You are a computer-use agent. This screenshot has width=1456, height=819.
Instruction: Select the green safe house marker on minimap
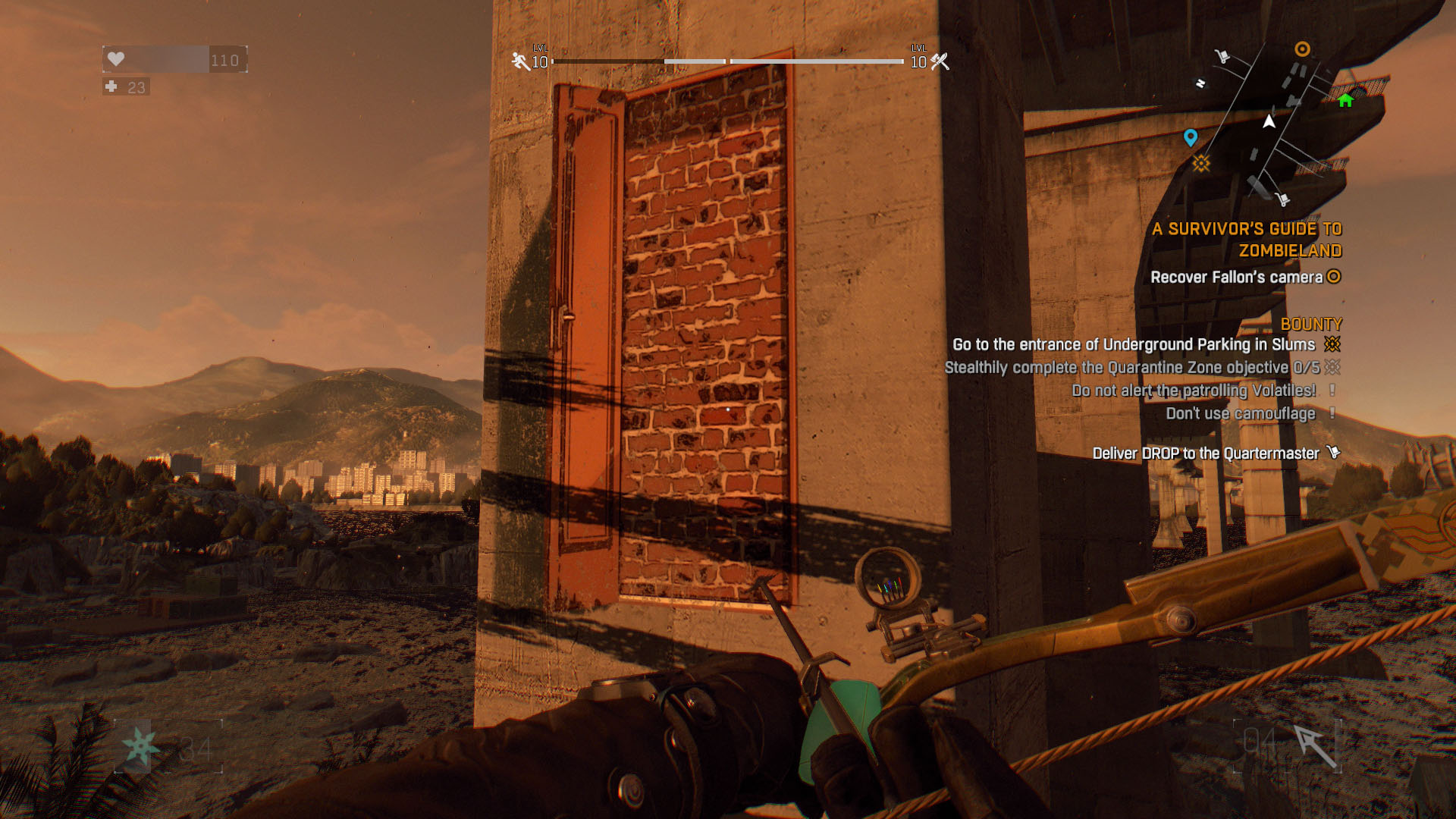[x=1345, y=100]
